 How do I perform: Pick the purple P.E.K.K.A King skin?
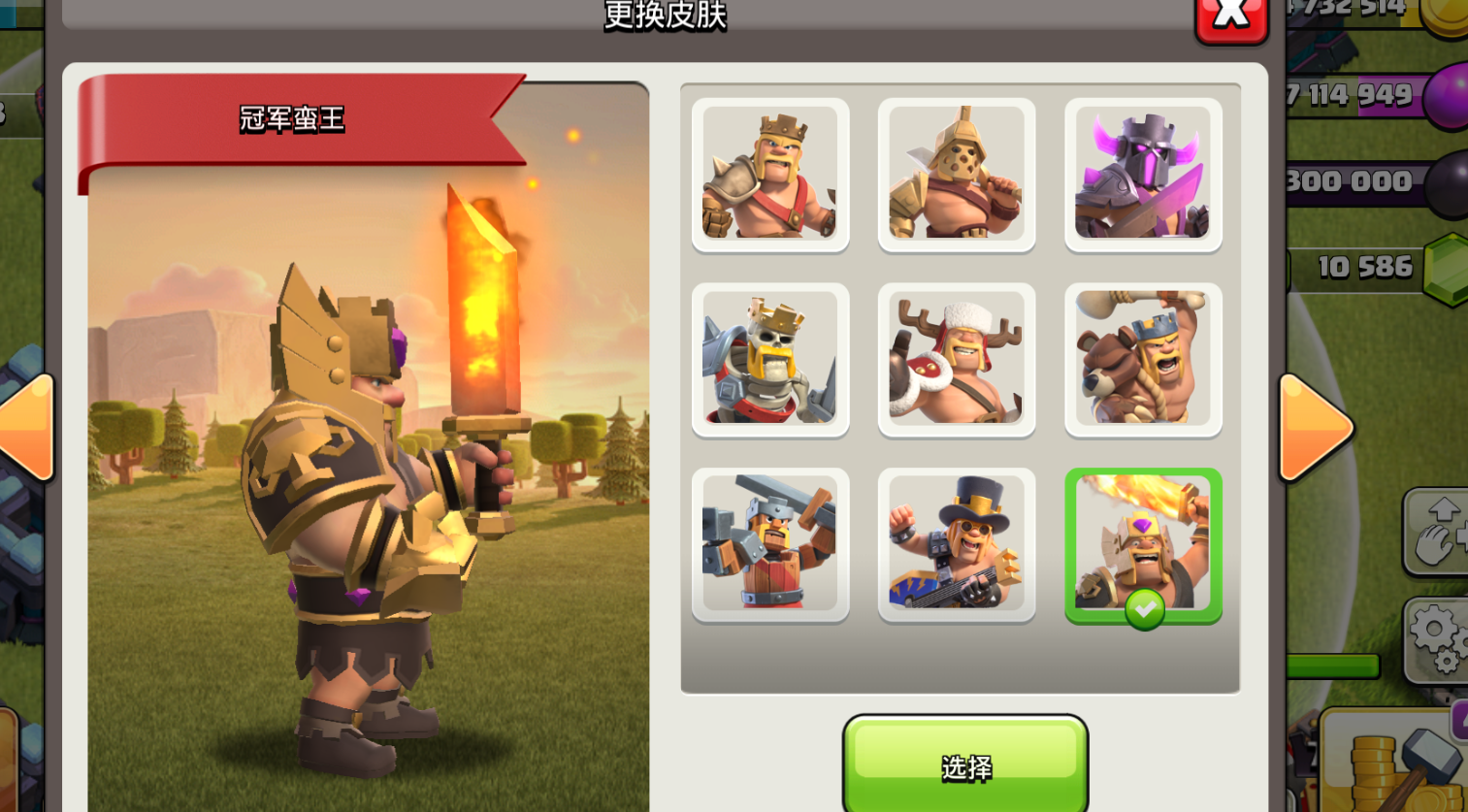[x=1142, y=174]
